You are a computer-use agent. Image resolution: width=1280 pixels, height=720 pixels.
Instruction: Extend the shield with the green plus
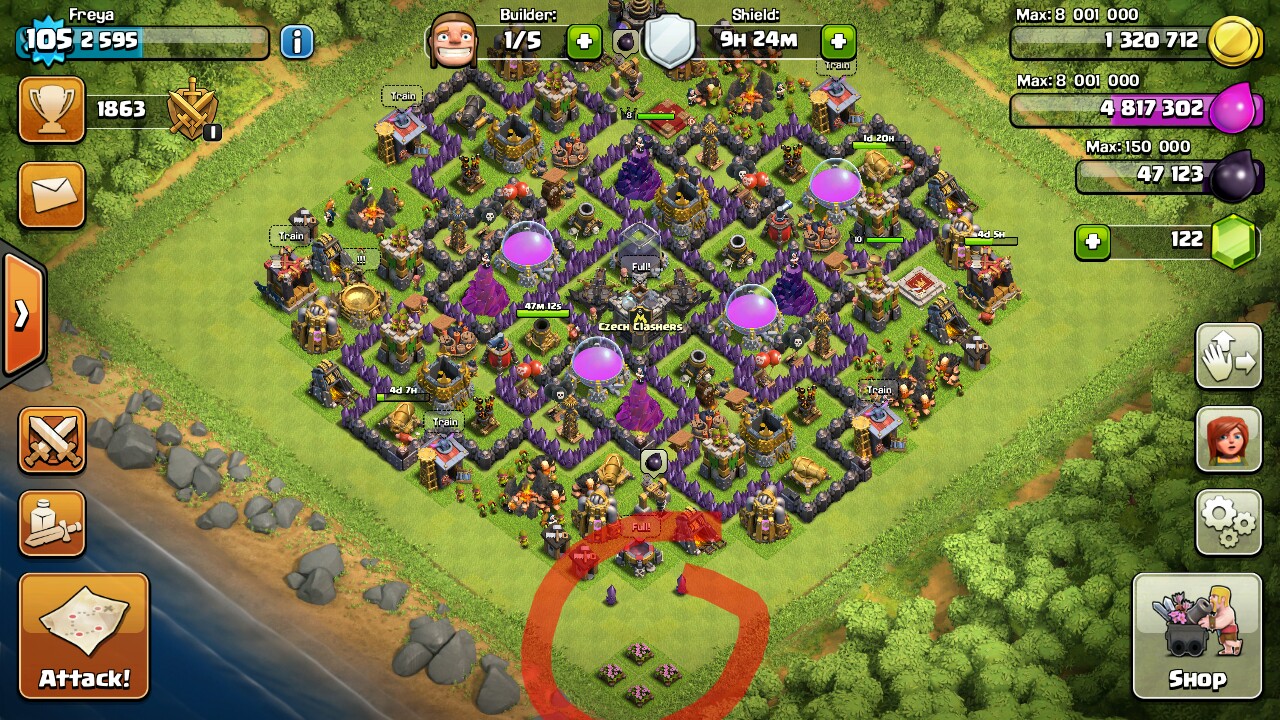838,42
